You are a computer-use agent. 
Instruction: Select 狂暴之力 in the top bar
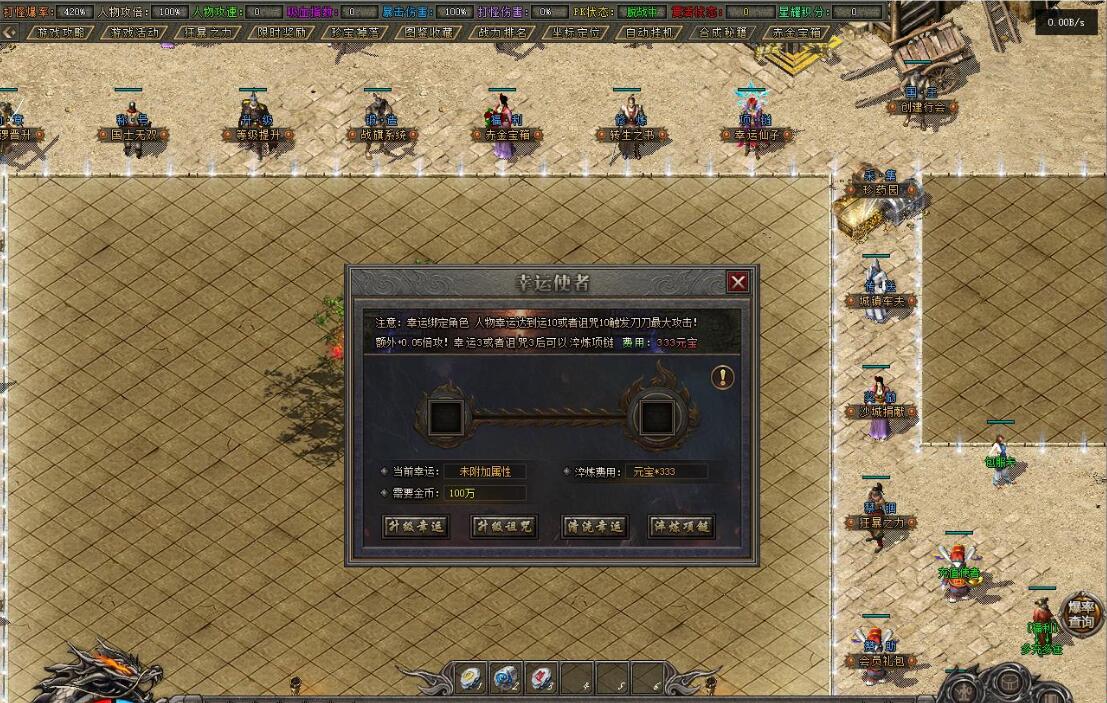point(209,32)
